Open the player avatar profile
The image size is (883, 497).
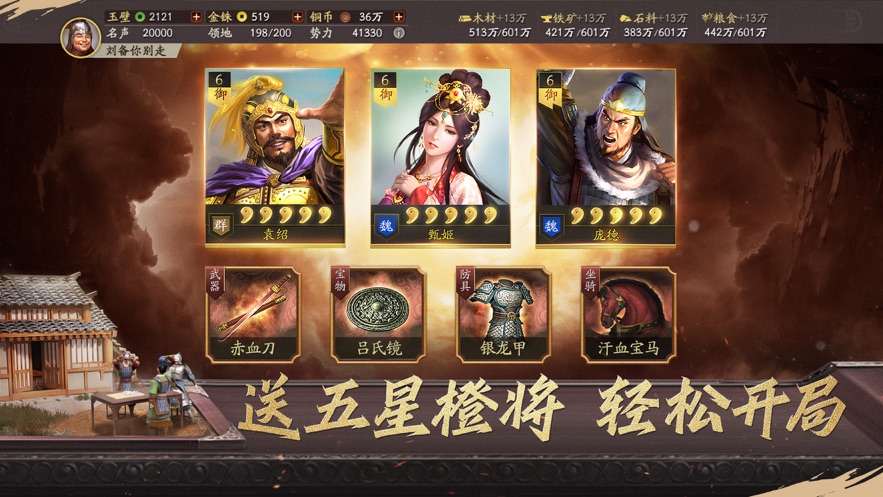(x=80, y=36)
